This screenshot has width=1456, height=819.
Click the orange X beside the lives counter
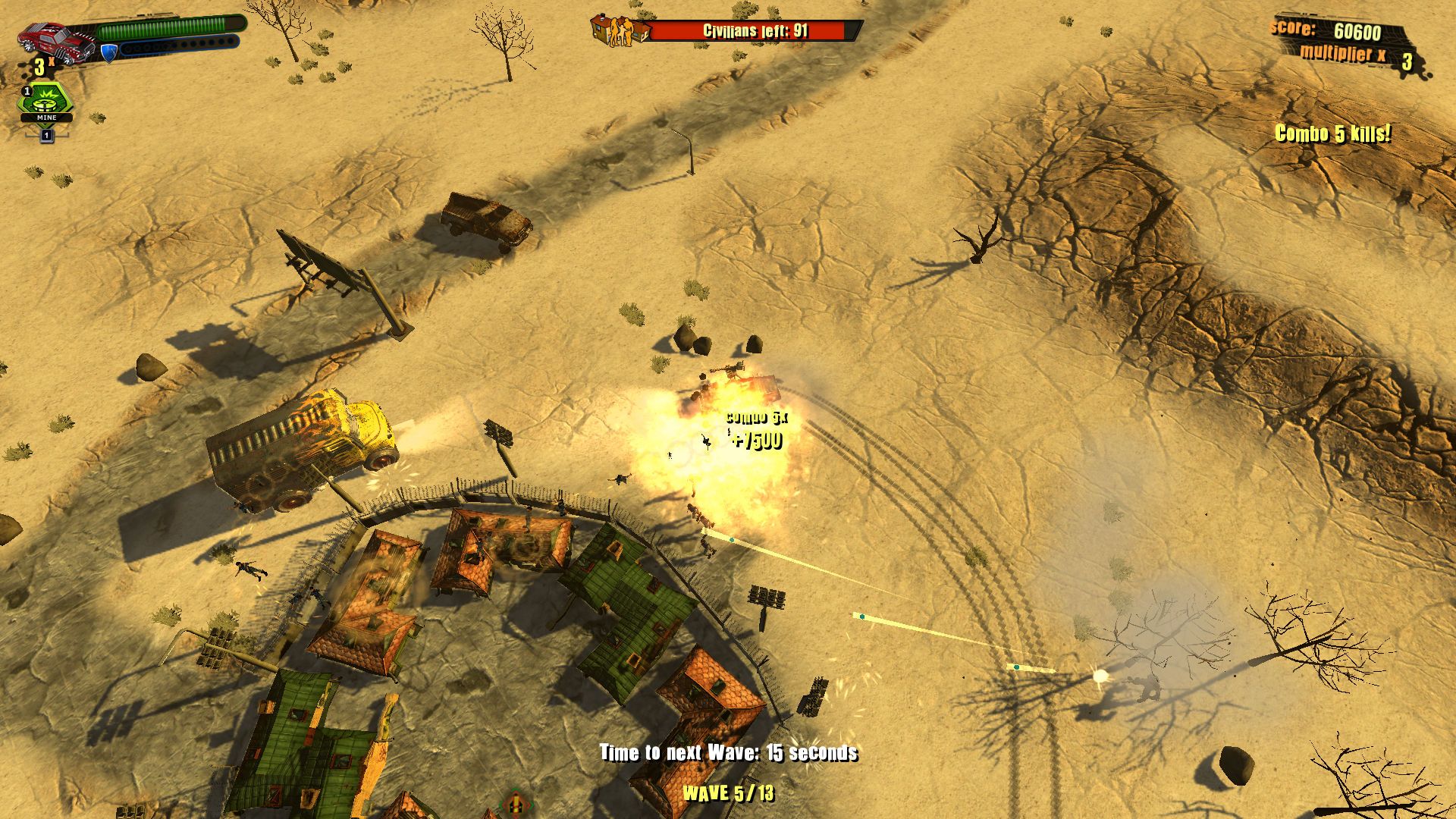click(51, 62)
